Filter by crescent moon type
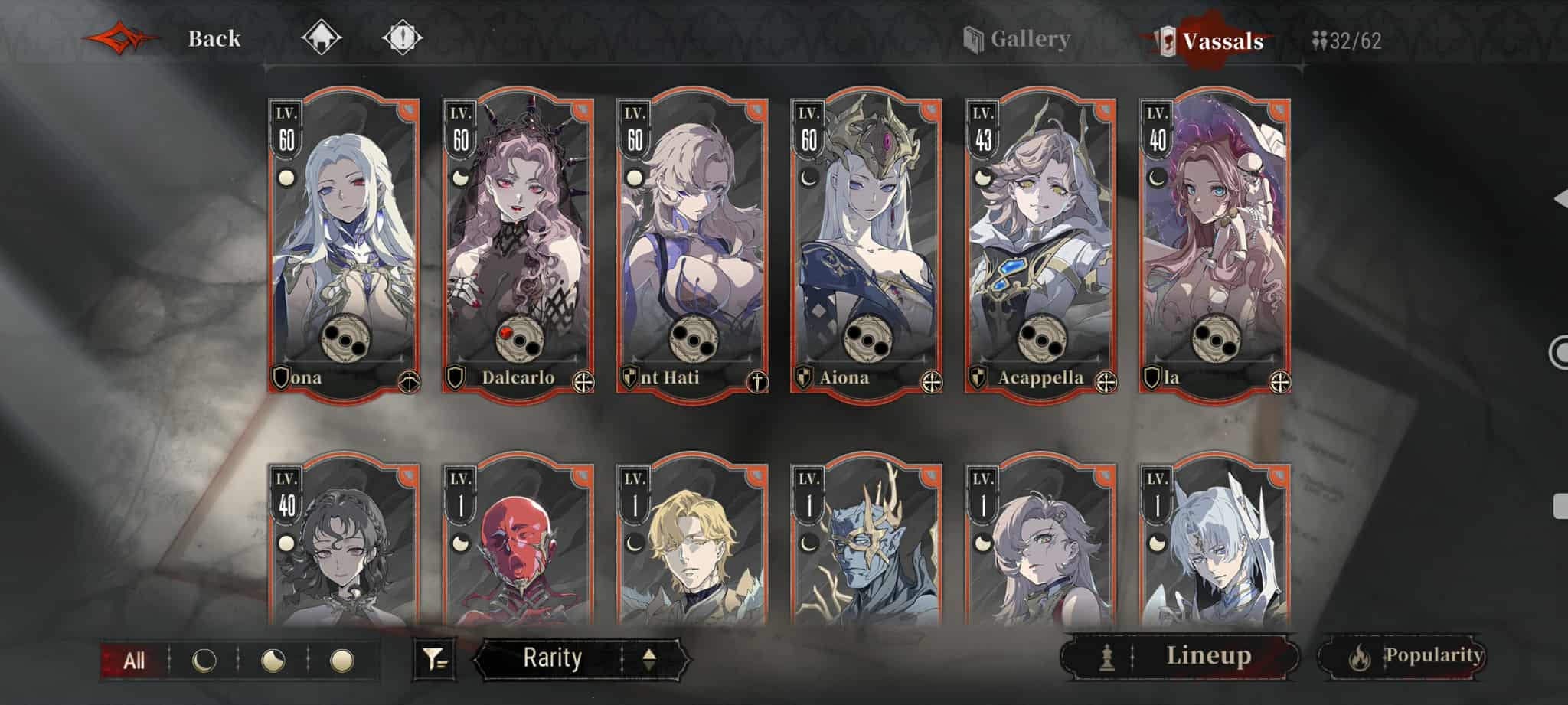The width and height of the screenshot is (1568, 705). tap(204, 661)
